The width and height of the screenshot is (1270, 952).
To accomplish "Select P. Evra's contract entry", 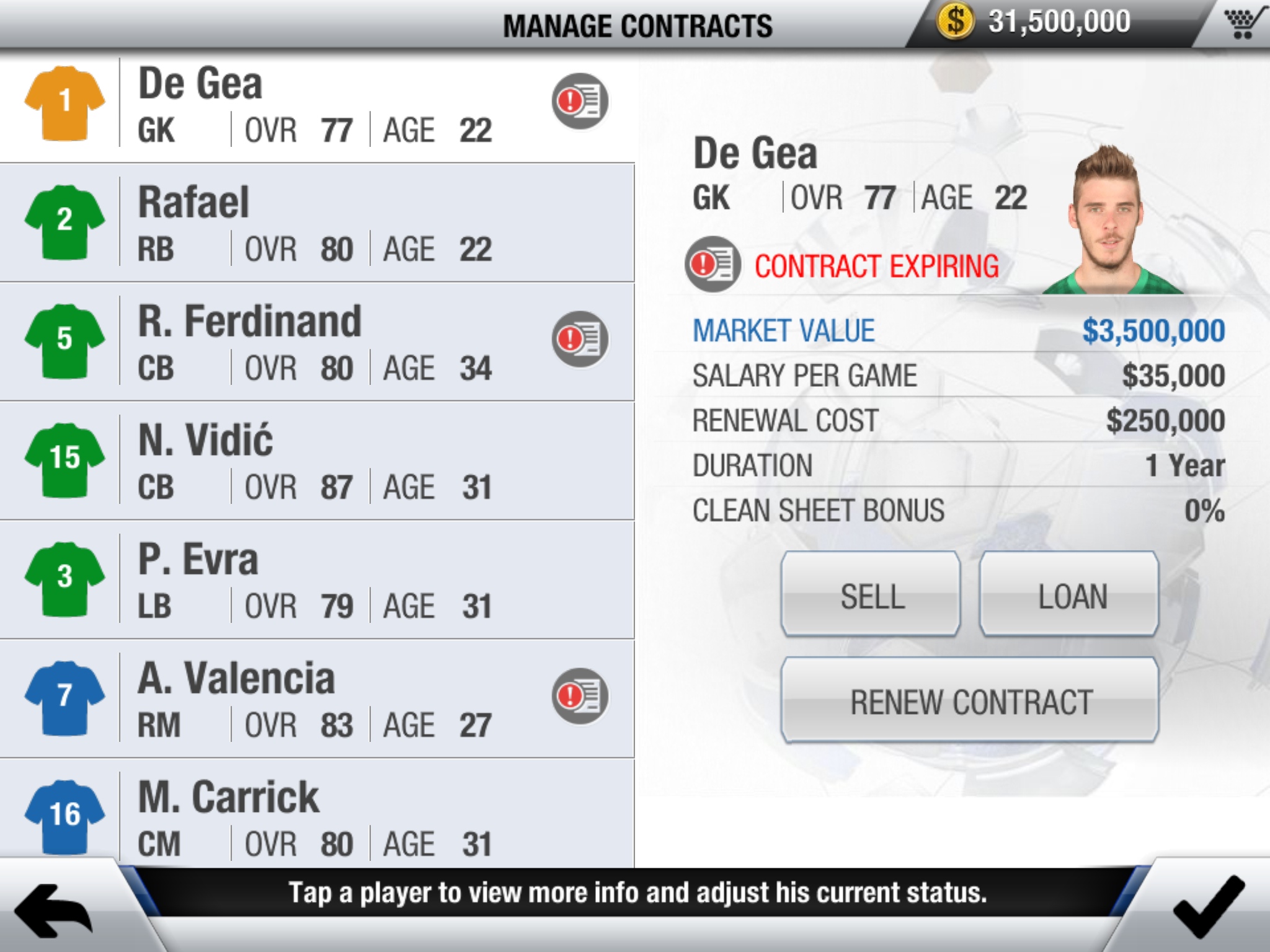I will click(316, 580).
